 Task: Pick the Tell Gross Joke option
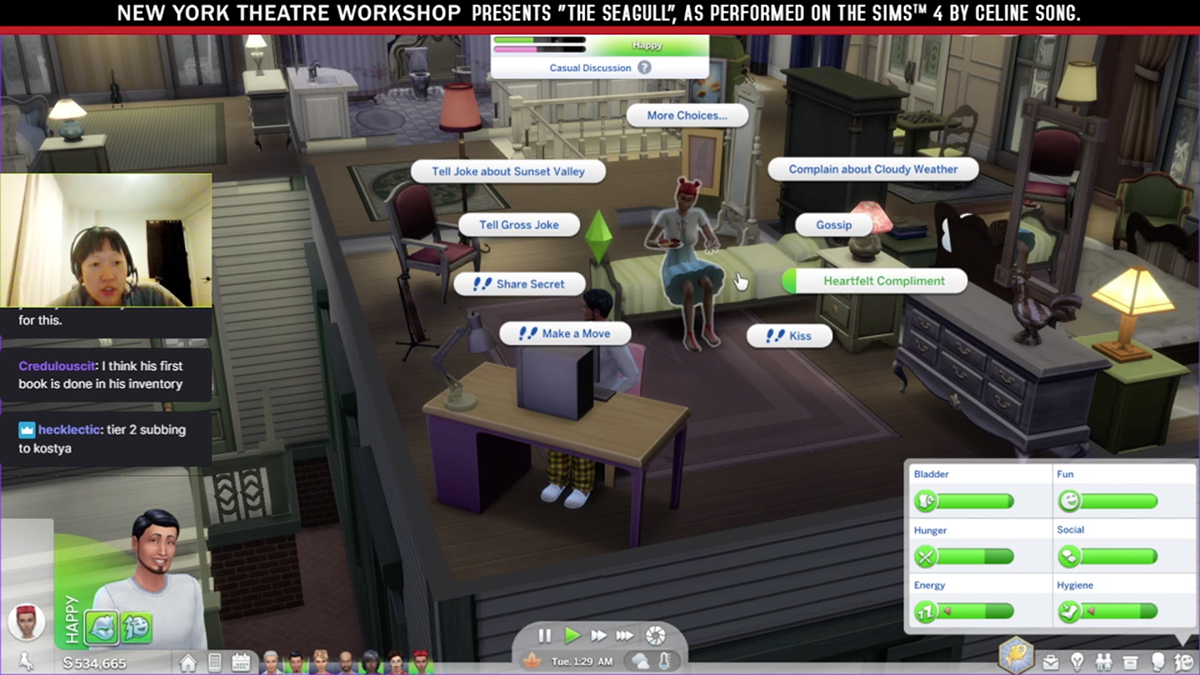tap(519, 225)
